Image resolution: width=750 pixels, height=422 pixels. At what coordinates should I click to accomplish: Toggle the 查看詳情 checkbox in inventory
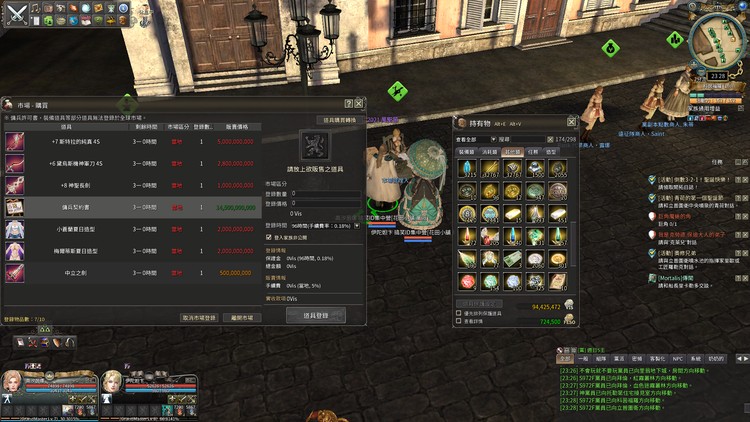point(458,322)
